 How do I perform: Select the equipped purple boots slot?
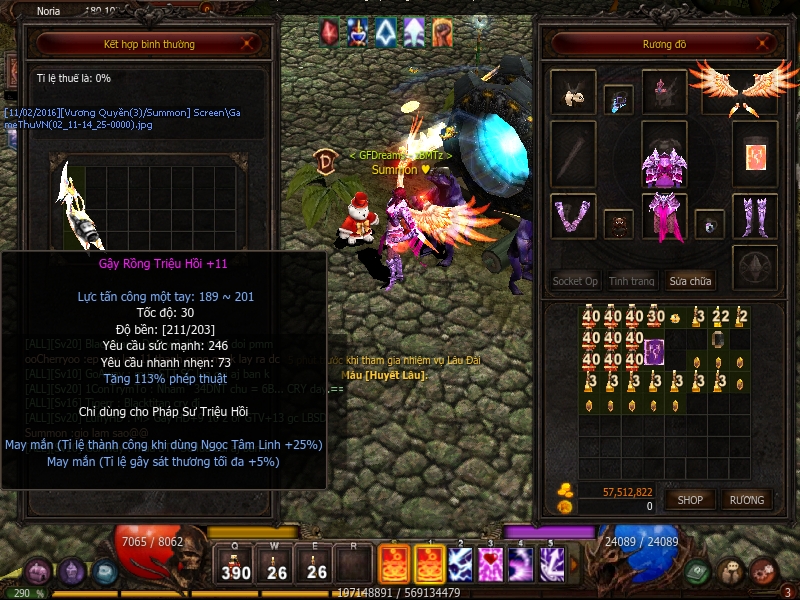coord(755,216)
